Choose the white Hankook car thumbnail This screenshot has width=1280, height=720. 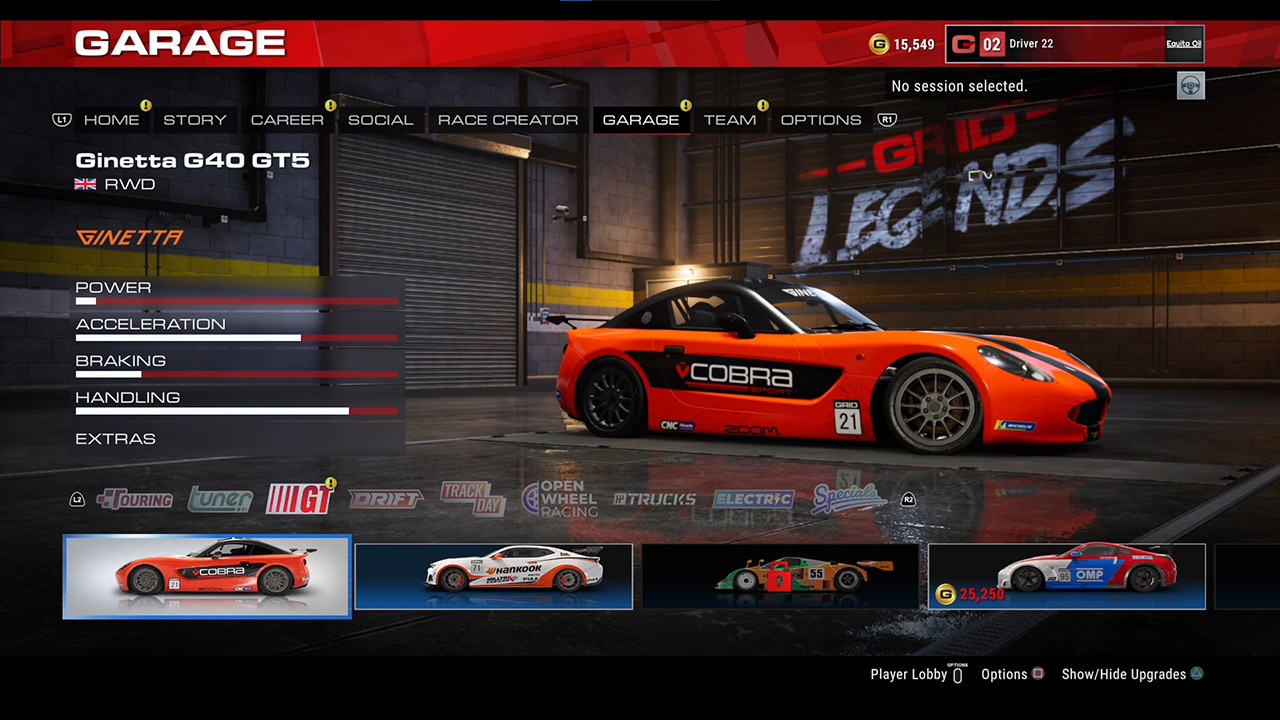(x=494, y=577)
